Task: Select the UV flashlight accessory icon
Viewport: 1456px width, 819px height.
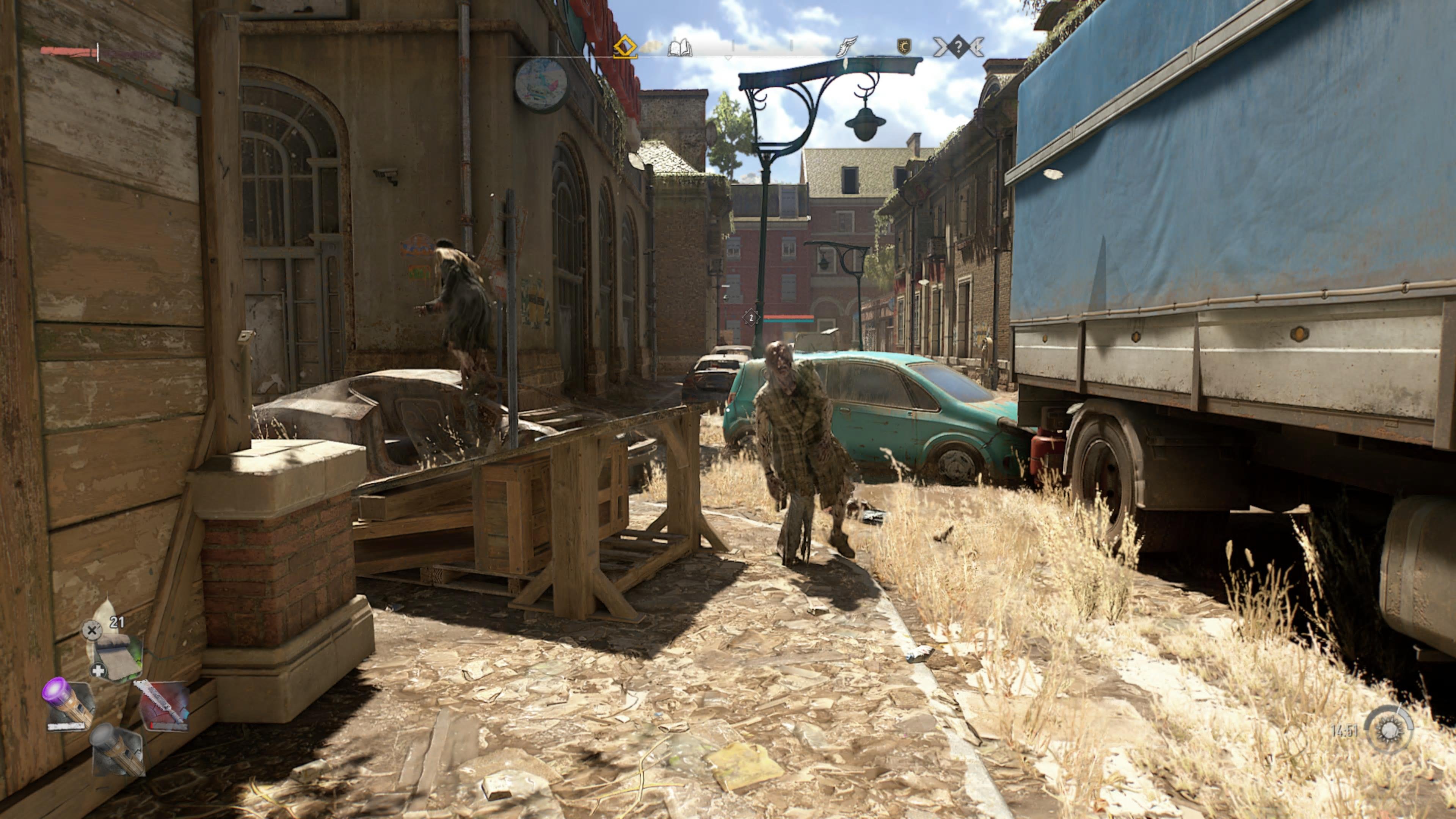Action: (x=68, y=705)
